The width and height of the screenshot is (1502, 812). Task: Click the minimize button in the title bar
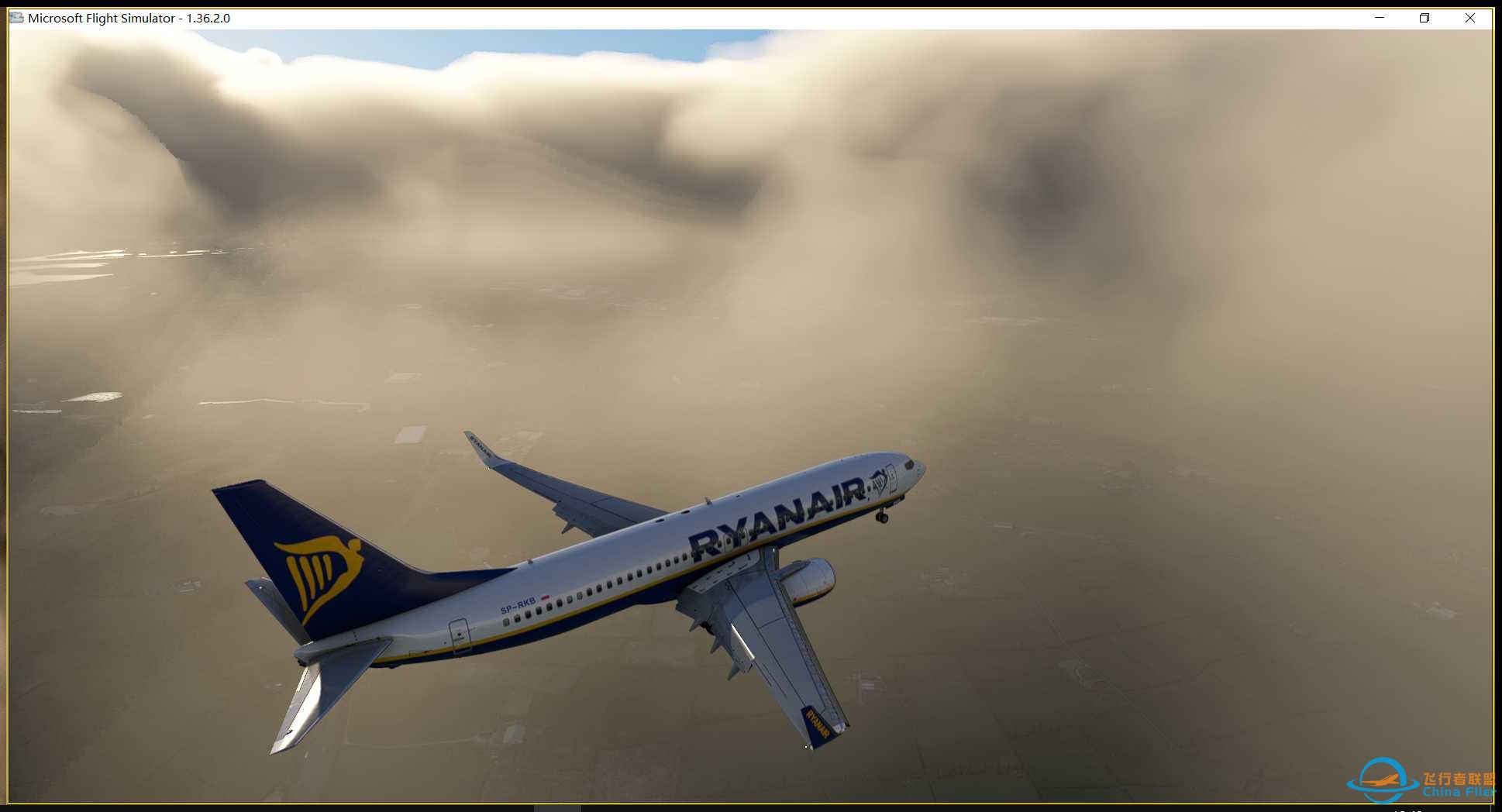(1378, 17)
